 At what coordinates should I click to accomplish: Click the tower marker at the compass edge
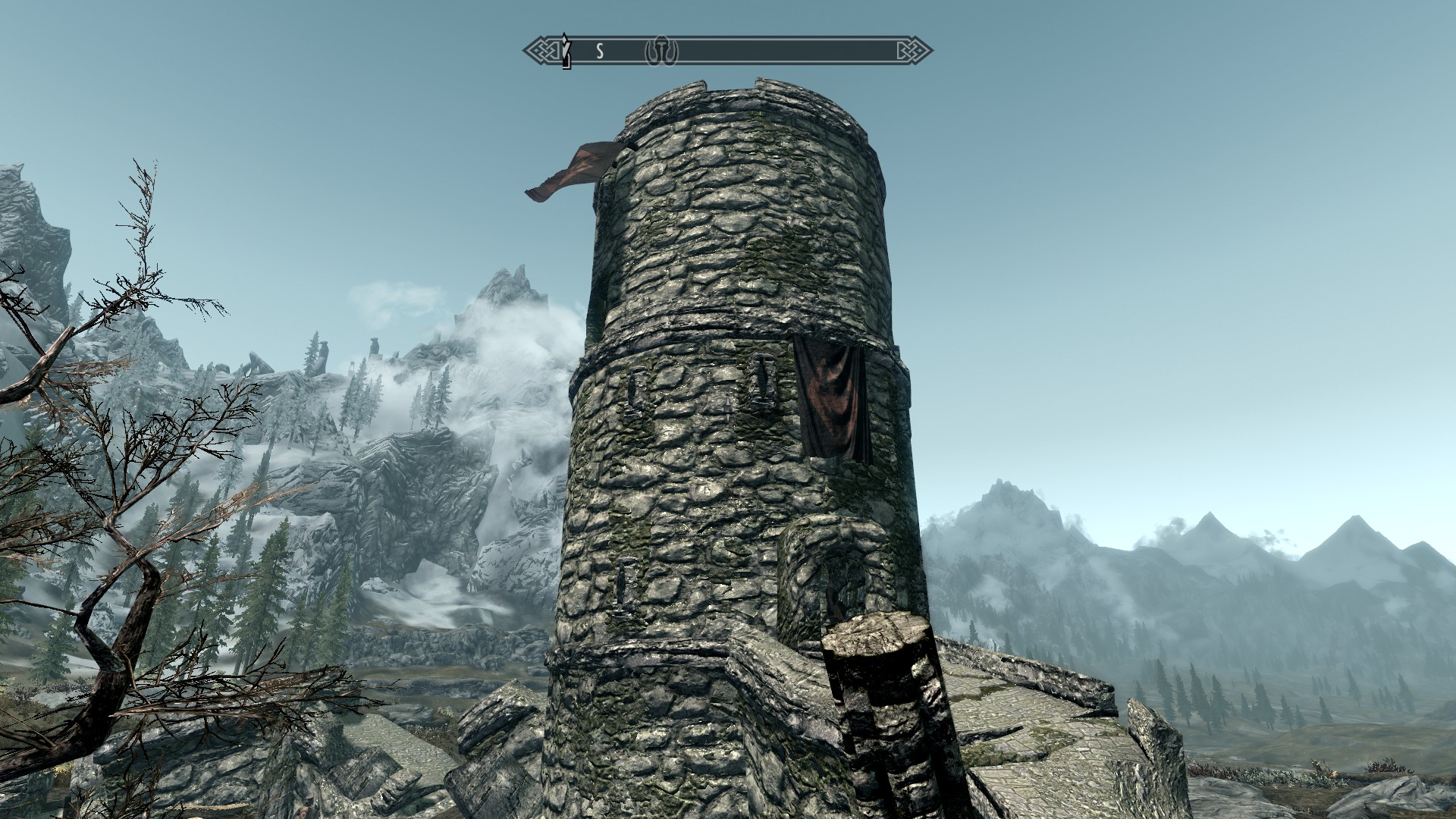[565, 50]
